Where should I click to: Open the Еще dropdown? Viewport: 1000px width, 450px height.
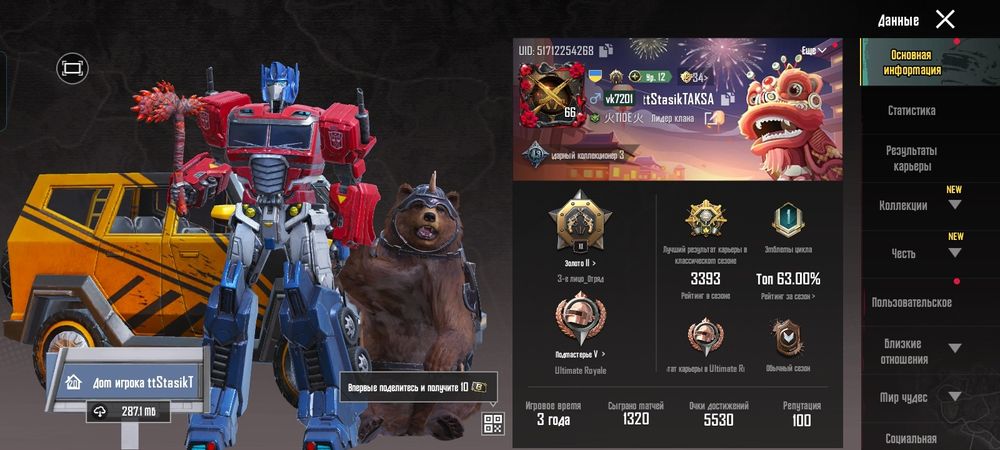(x=814, y=50)
